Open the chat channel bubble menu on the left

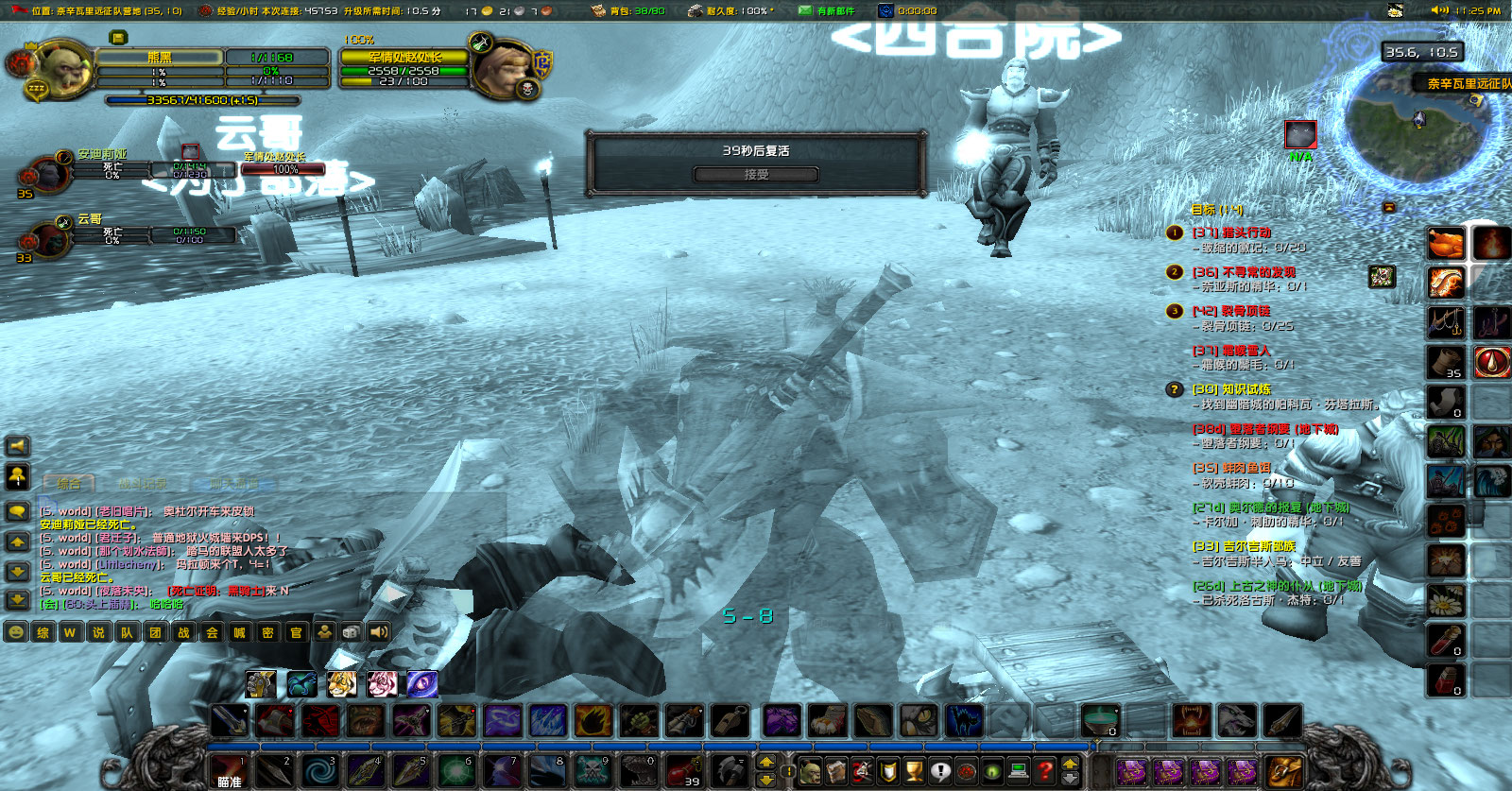[x=17, y=510]
